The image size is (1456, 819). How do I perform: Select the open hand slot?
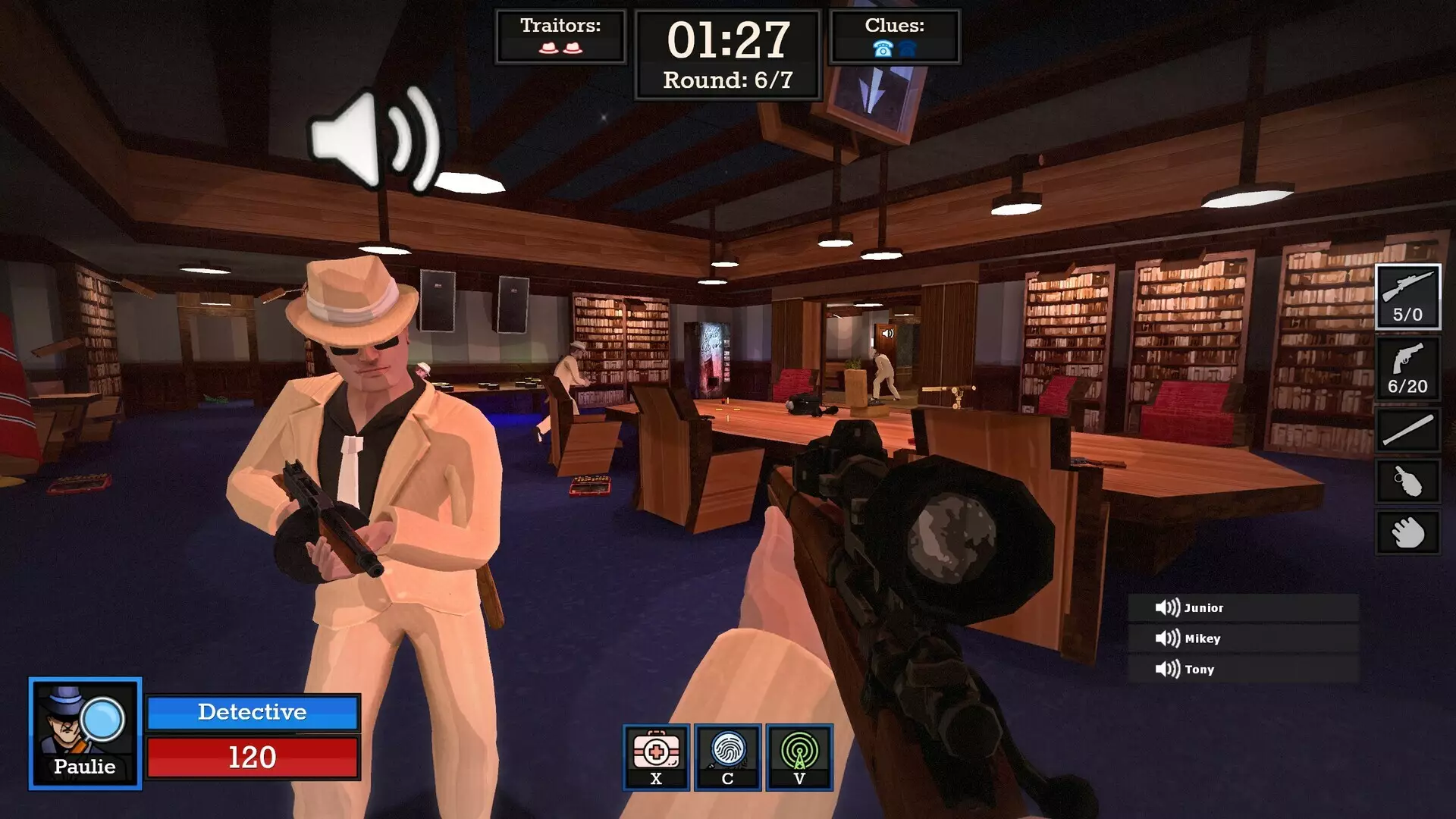[x=1407, y=532]
